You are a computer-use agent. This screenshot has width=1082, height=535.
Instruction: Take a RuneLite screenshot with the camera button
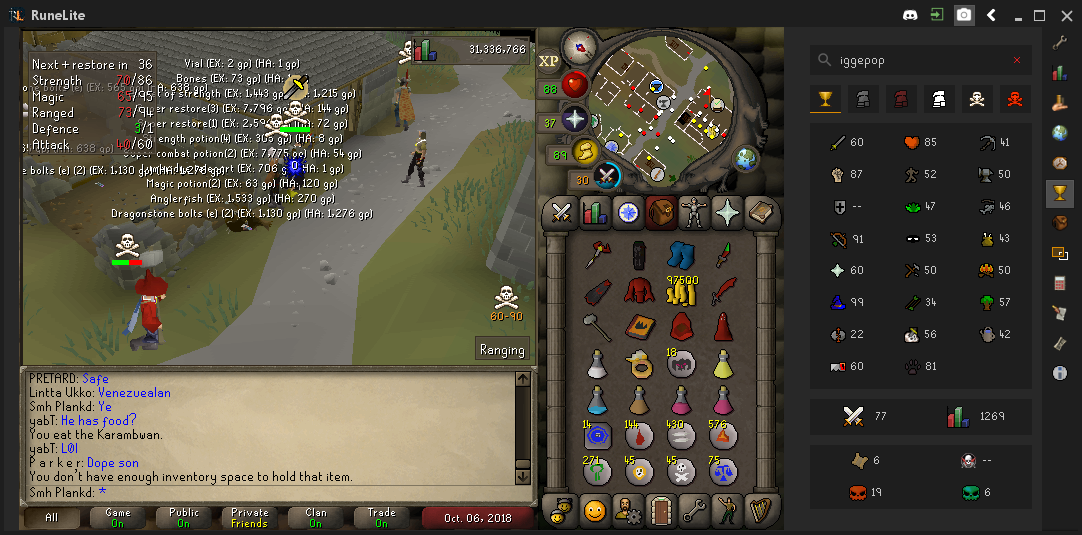pos(964,15)
